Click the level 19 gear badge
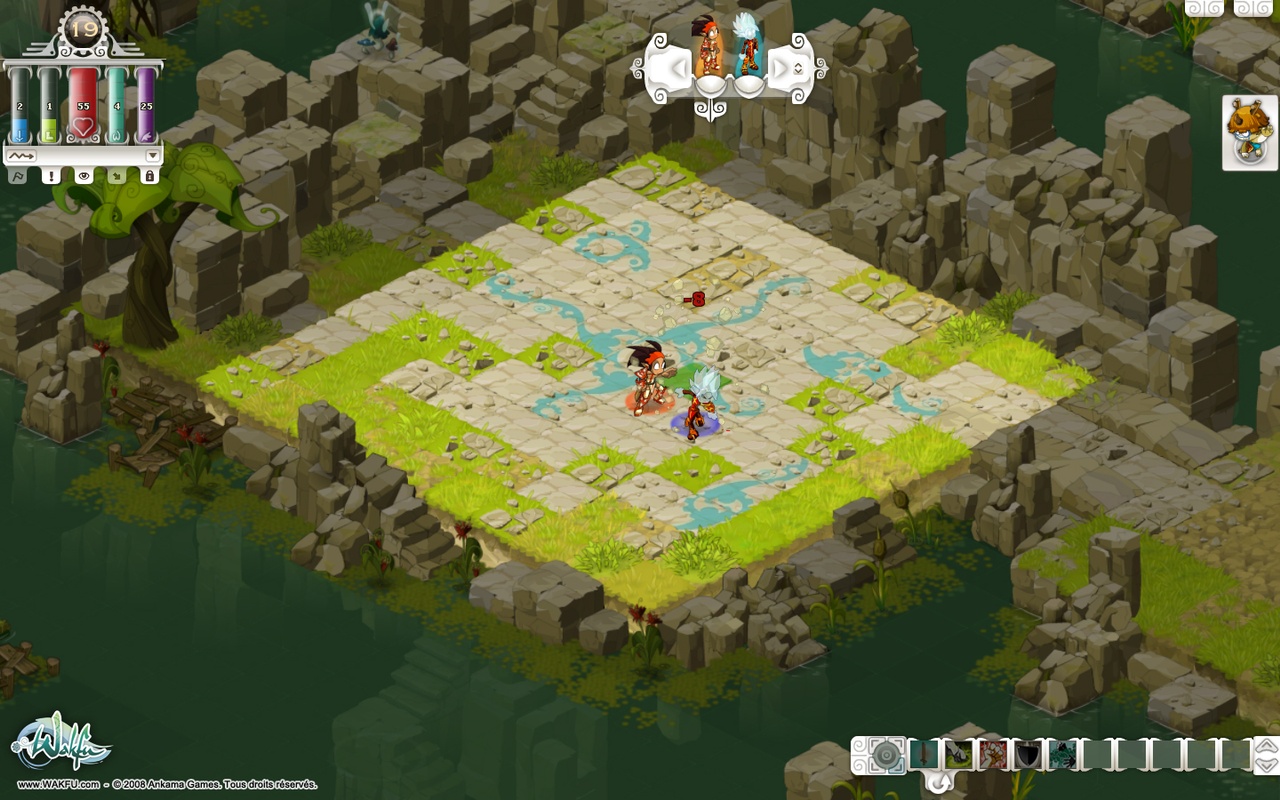 pyautogui.click(x=82, y=28)
